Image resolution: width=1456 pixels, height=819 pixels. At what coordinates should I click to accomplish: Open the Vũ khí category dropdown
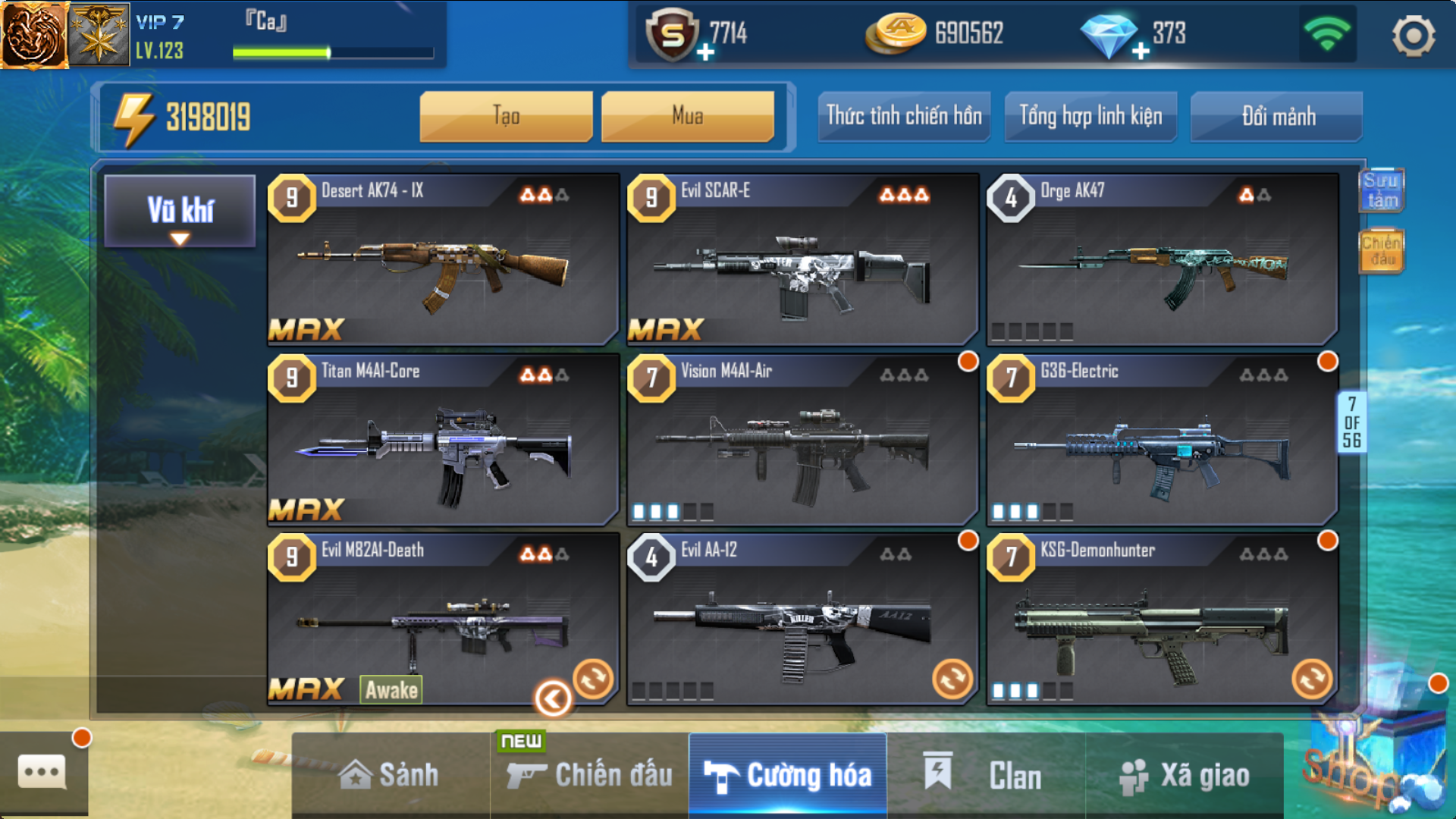coord(180,212)
